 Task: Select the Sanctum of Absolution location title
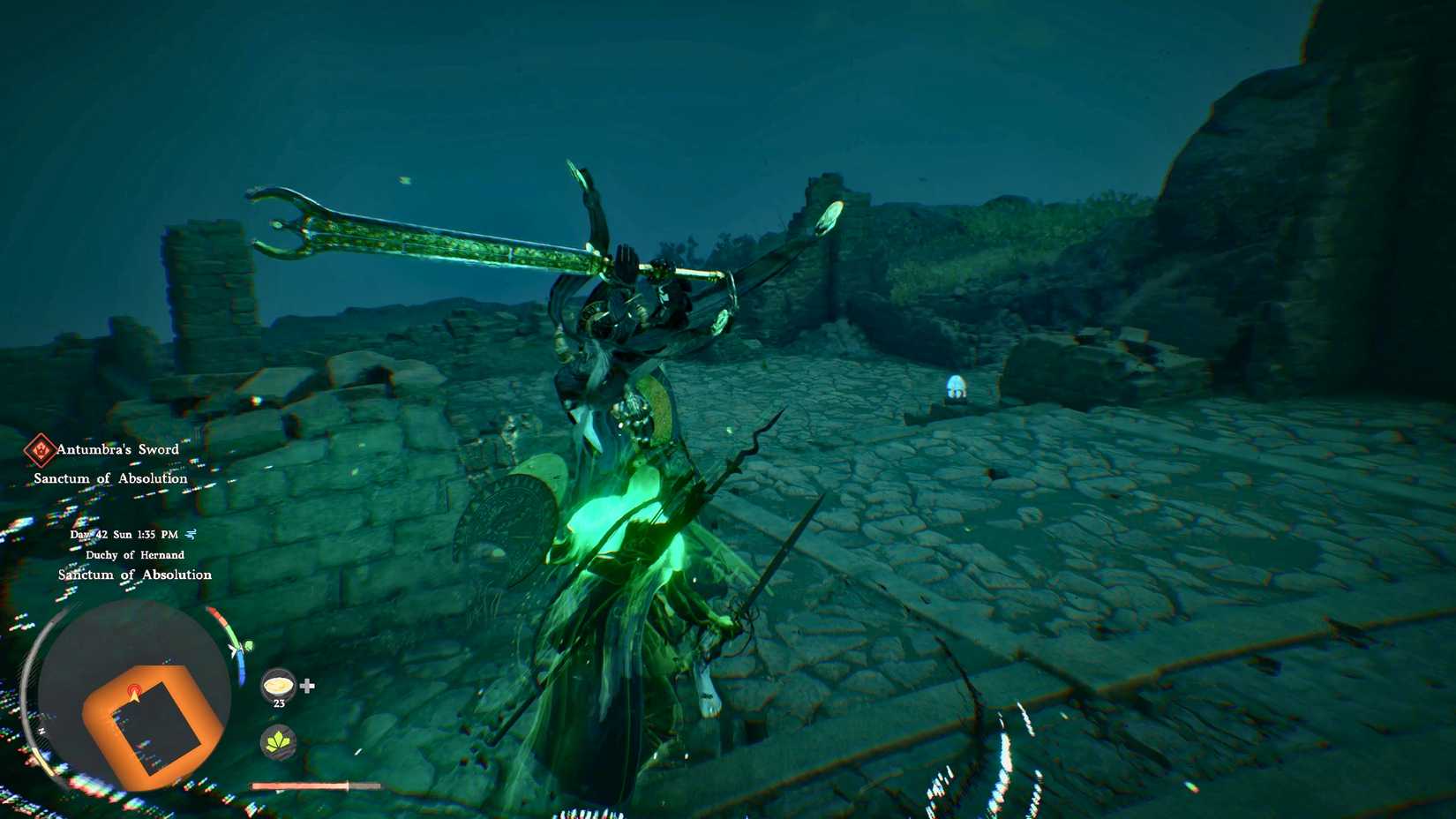click(x=133, y=575)
